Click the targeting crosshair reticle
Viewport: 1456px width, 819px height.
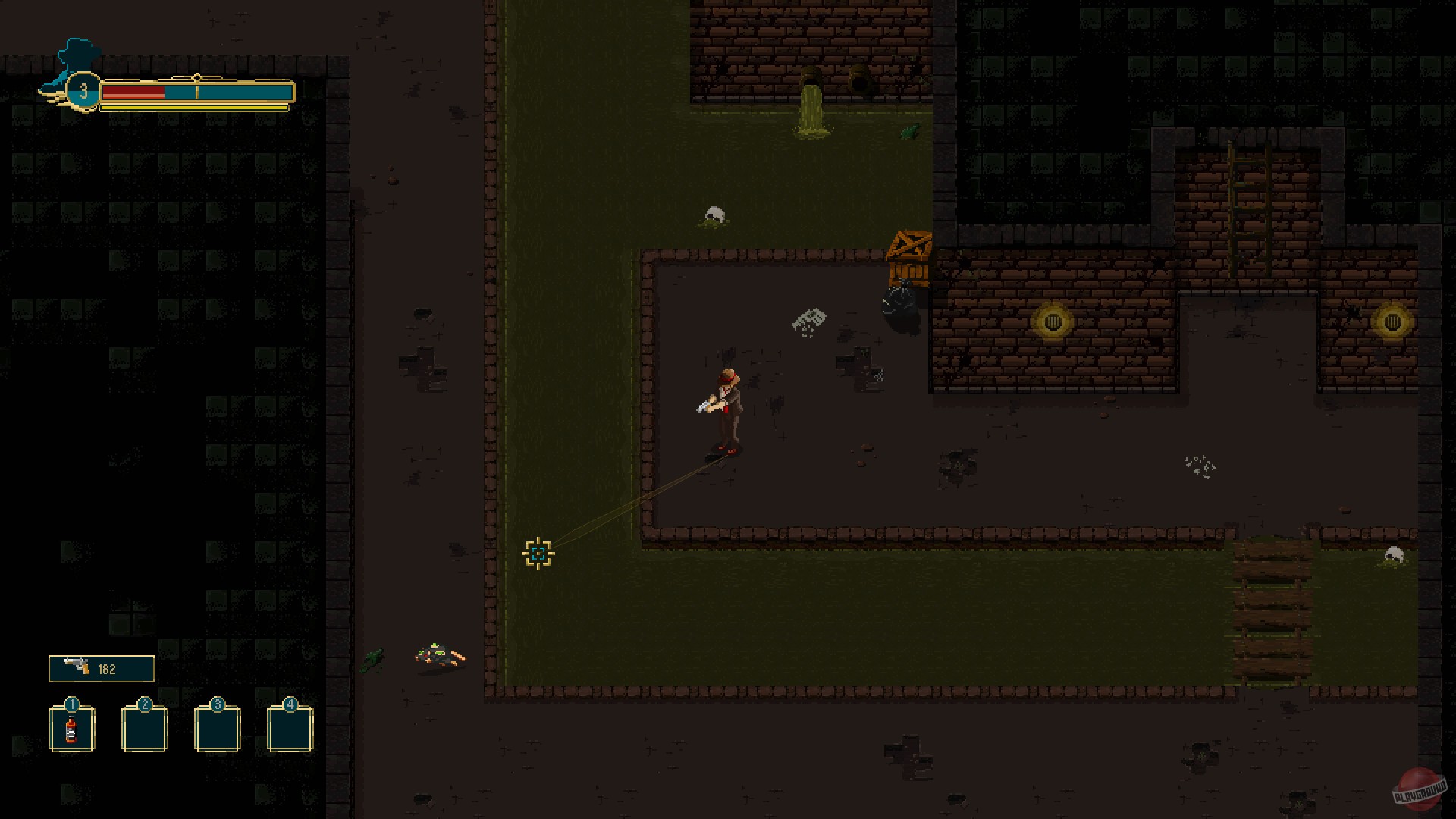pyautogui.click(x=538, y=554)
